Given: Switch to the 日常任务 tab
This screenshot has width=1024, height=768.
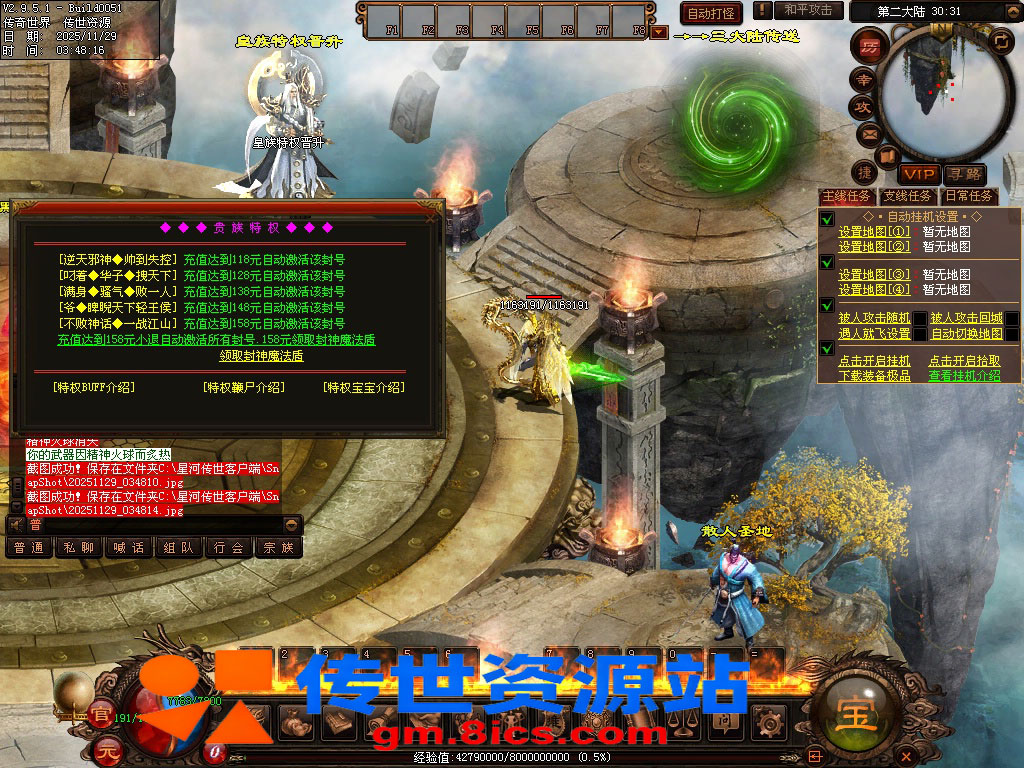Looking at the screenshot, I should coord(969,196).
